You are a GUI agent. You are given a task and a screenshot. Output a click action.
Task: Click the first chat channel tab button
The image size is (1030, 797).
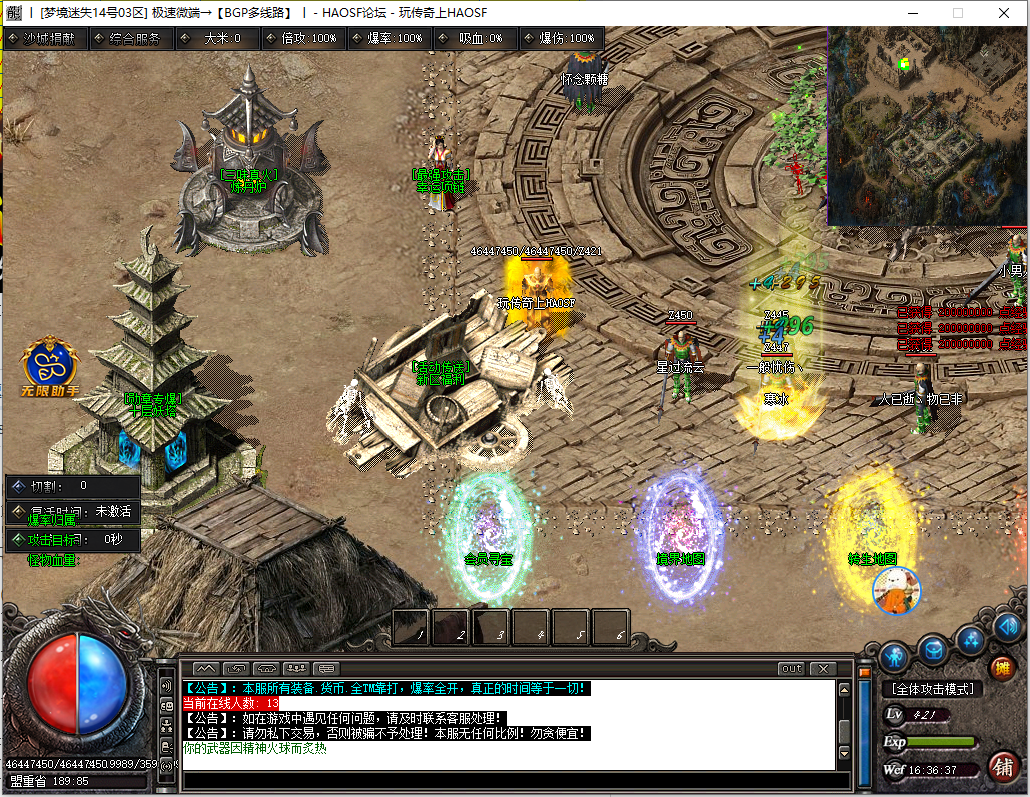click(x=205, y=668)
